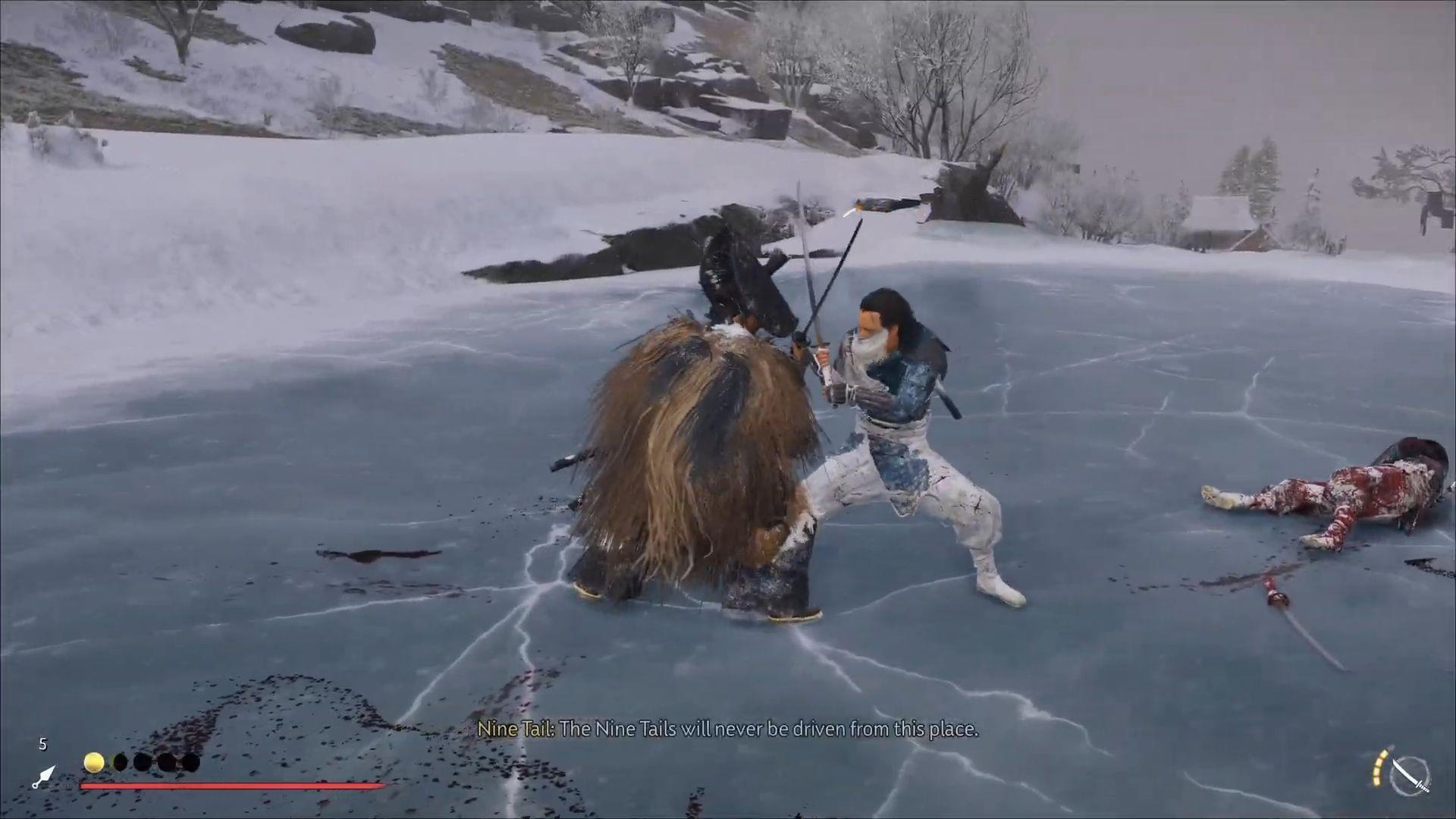The width and height of the screenshot is (1456, 819).
Task: Select the kunai throwing weapon icon
Action: (45, 775)
